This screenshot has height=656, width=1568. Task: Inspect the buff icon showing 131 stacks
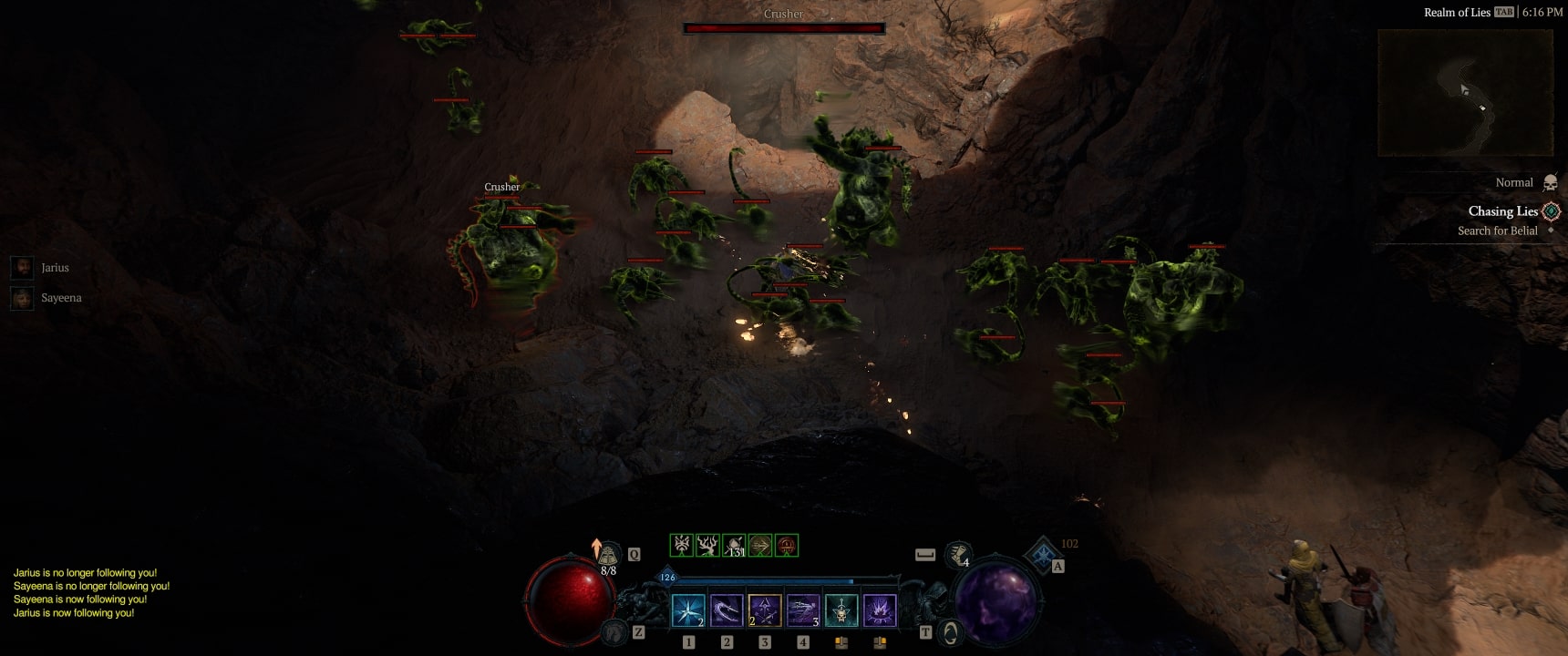coord(734,546)
